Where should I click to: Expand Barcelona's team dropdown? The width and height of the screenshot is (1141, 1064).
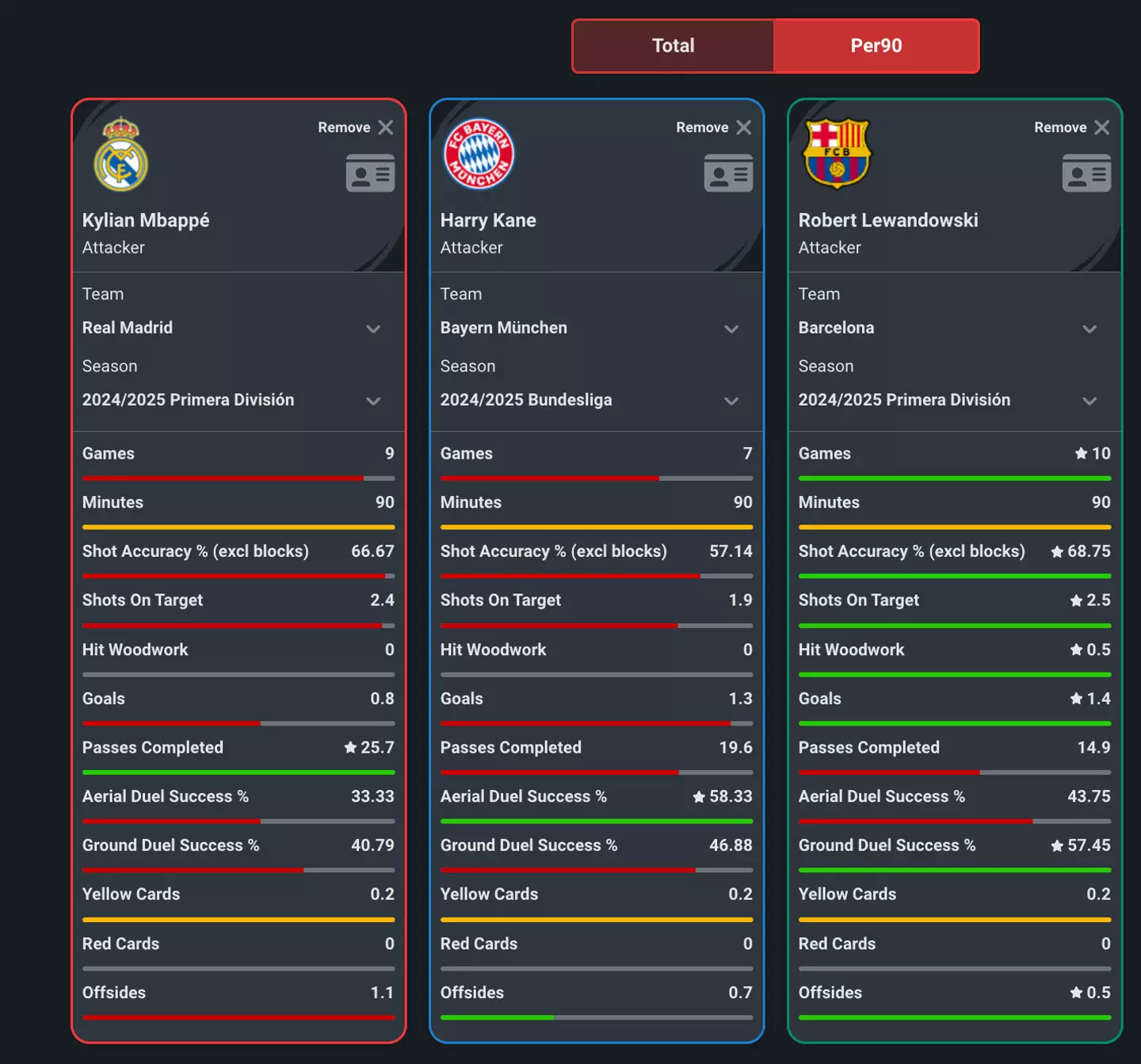[1089, 329]
